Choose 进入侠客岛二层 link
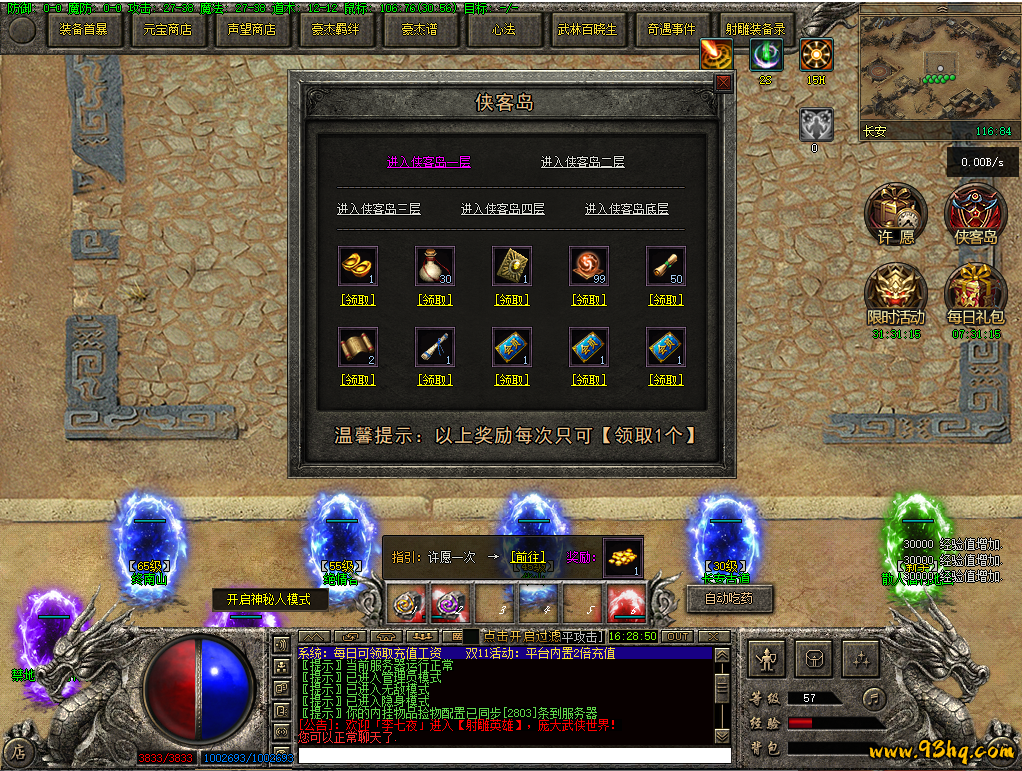 [582, 162]
